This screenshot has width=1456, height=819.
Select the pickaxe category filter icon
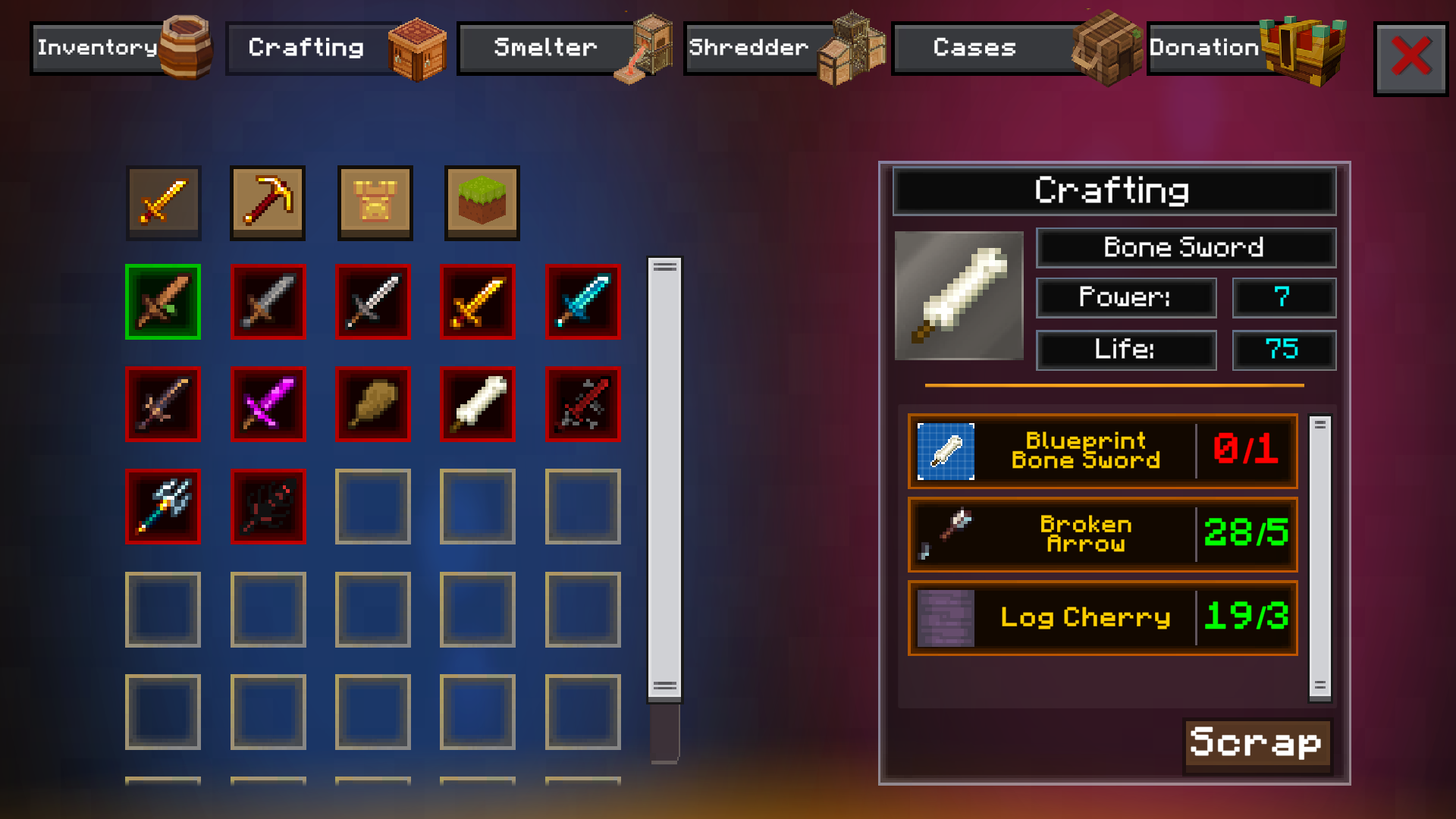268,203
